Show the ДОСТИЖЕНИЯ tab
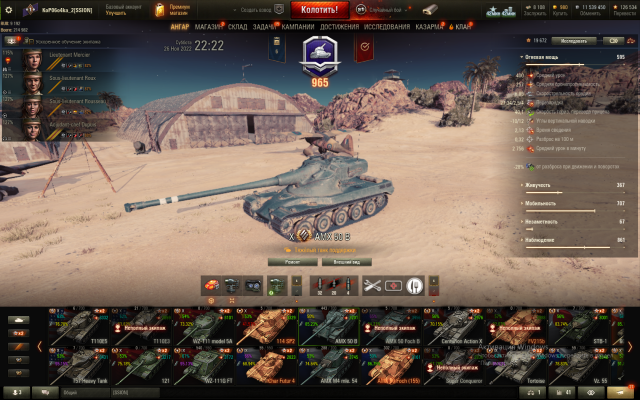Viewport: 640px width, 400px height. (340, 27)
